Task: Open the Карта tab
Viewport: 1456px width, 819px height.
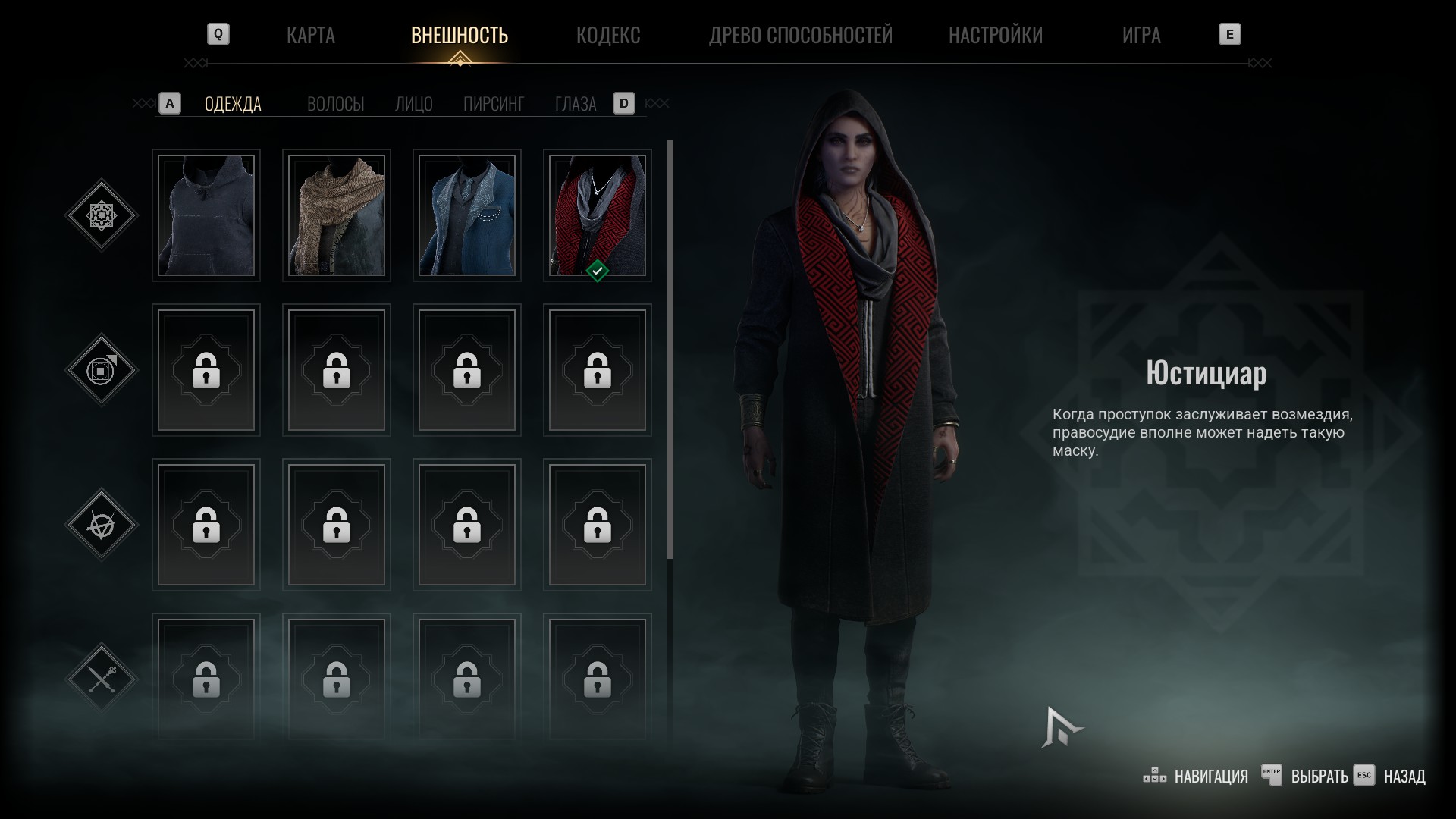Action: point(310,35)
